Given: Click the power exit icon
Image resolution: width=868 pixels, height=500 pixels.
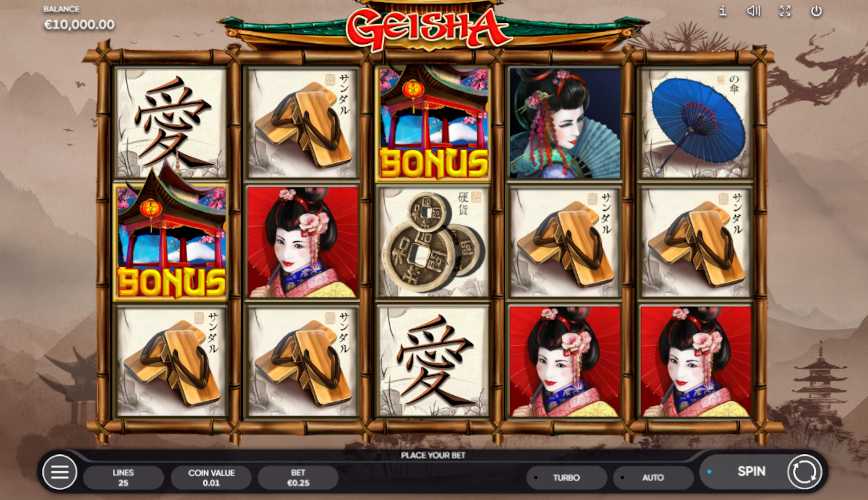Looking at the screenshot, I should click(816, 11).
